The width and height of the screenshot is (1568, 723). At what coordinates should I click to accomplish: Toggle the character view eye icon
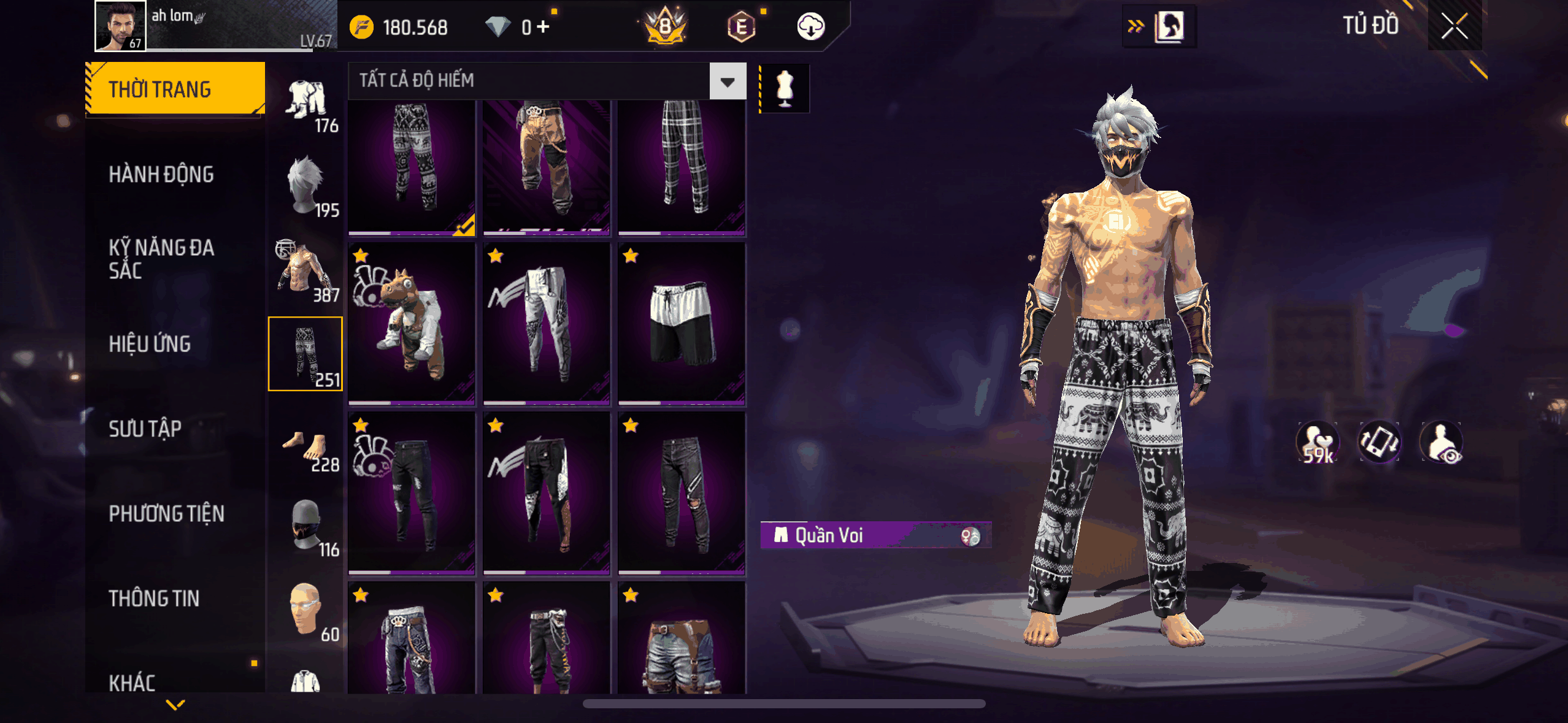1442,443
